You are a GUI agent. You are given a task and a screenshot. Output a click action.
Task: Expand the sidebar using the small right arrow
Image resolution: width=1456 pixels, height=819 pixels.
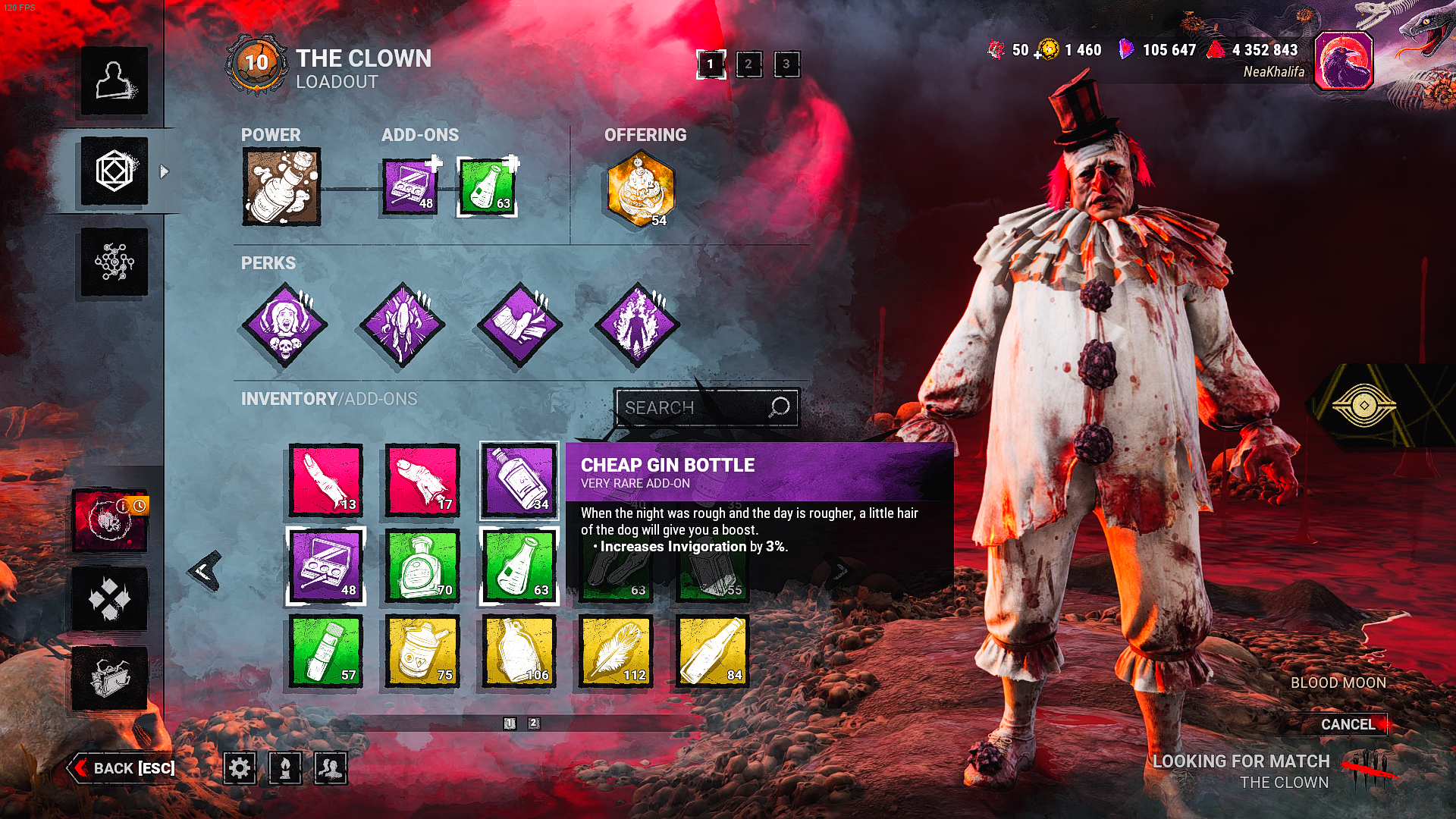[164, 171]
